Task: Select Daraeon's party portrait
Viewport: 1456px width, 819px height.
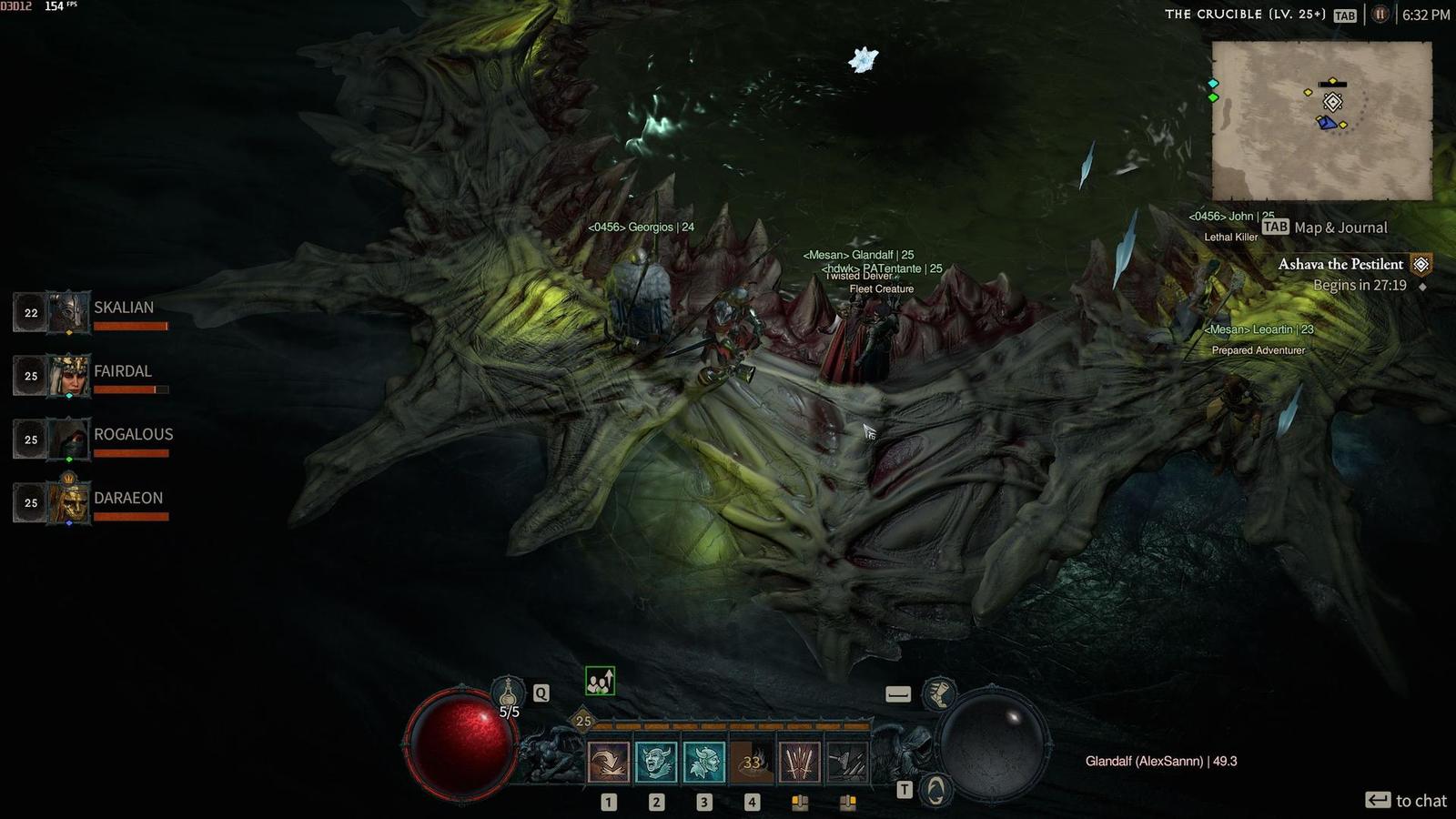Action: (68, 502)
